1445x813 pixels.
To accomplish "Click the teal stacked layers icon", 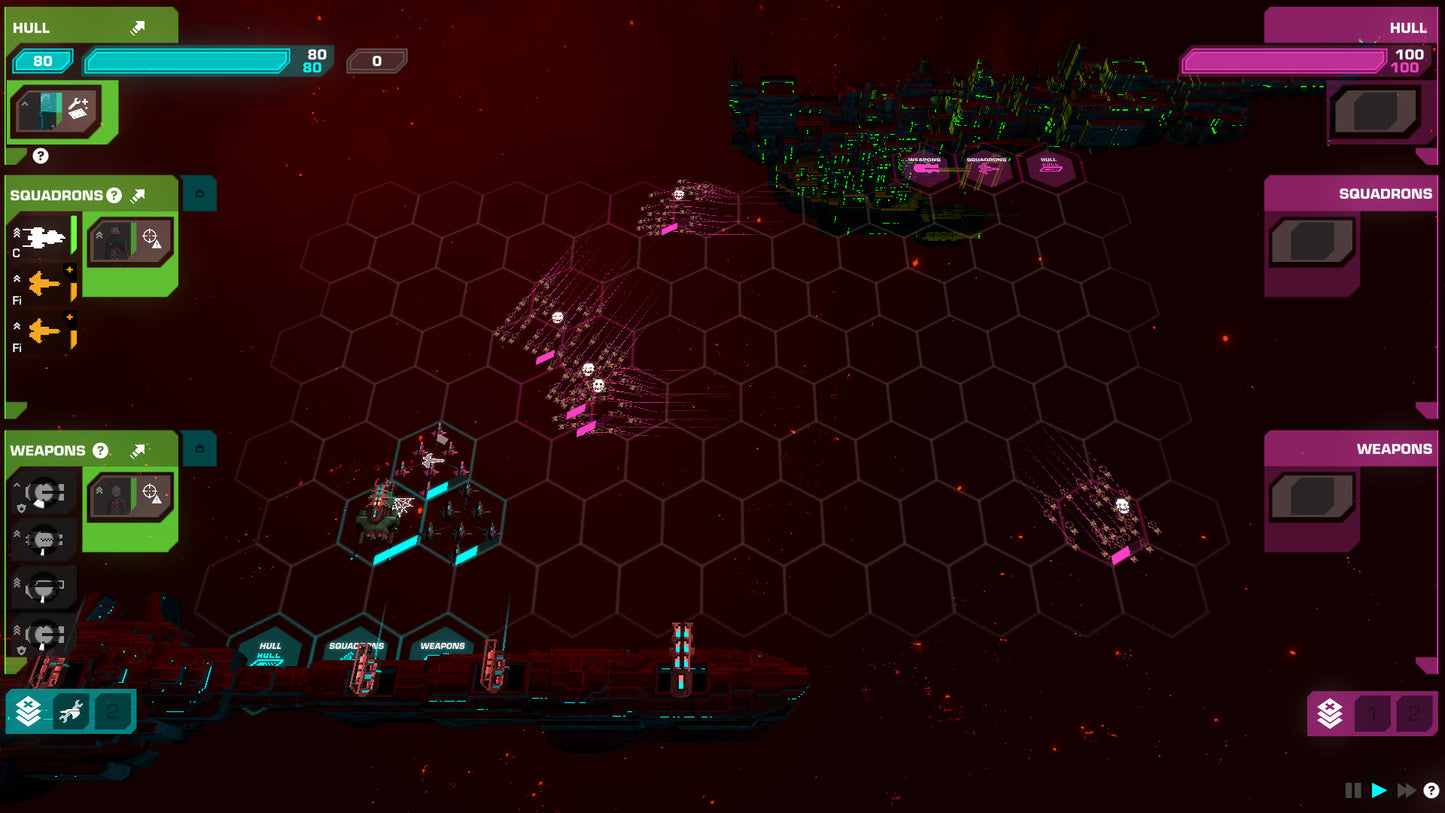I will point(28,712).
